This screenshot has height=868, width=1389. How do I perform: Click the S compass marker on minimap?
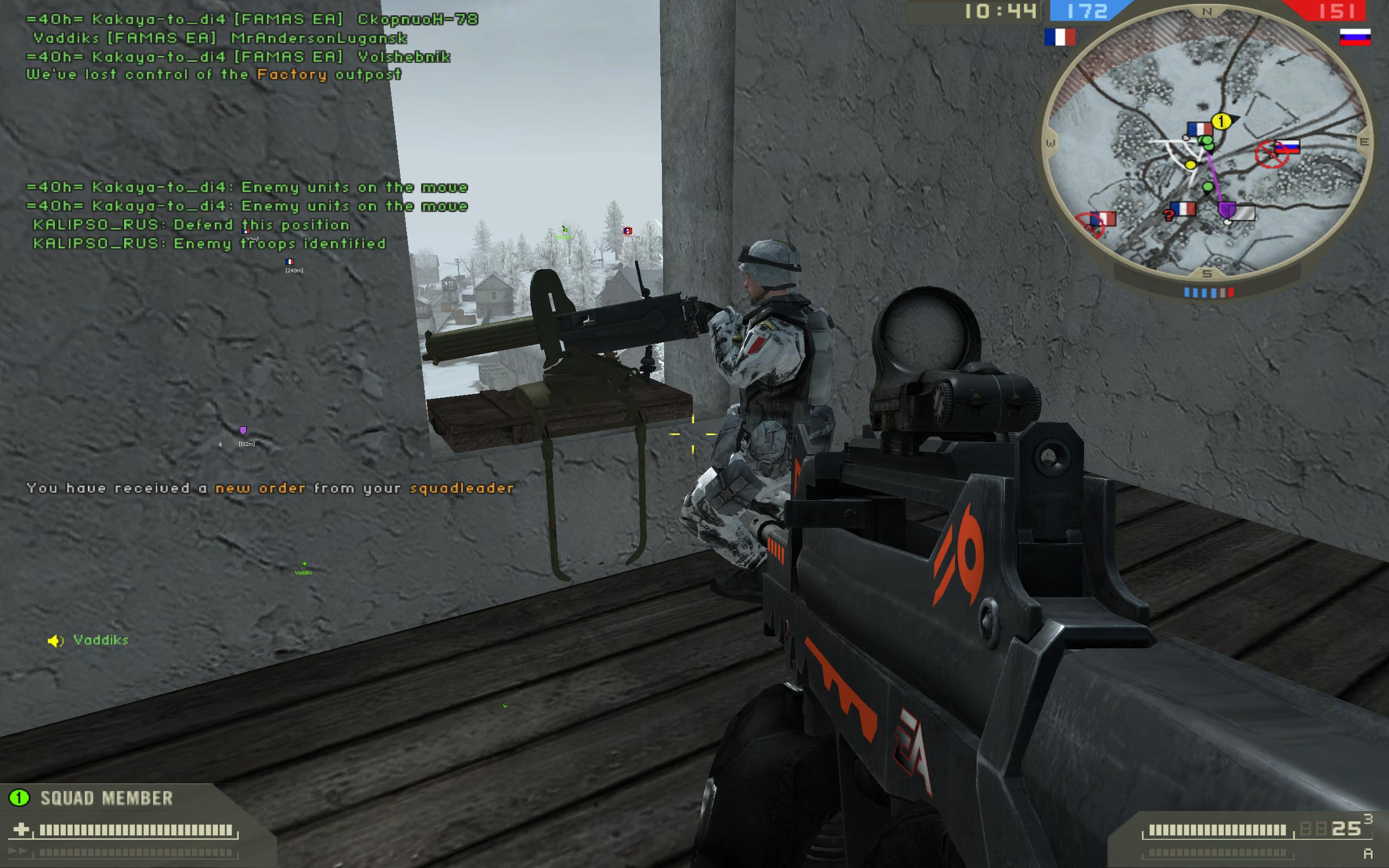tap(1207, 274)
